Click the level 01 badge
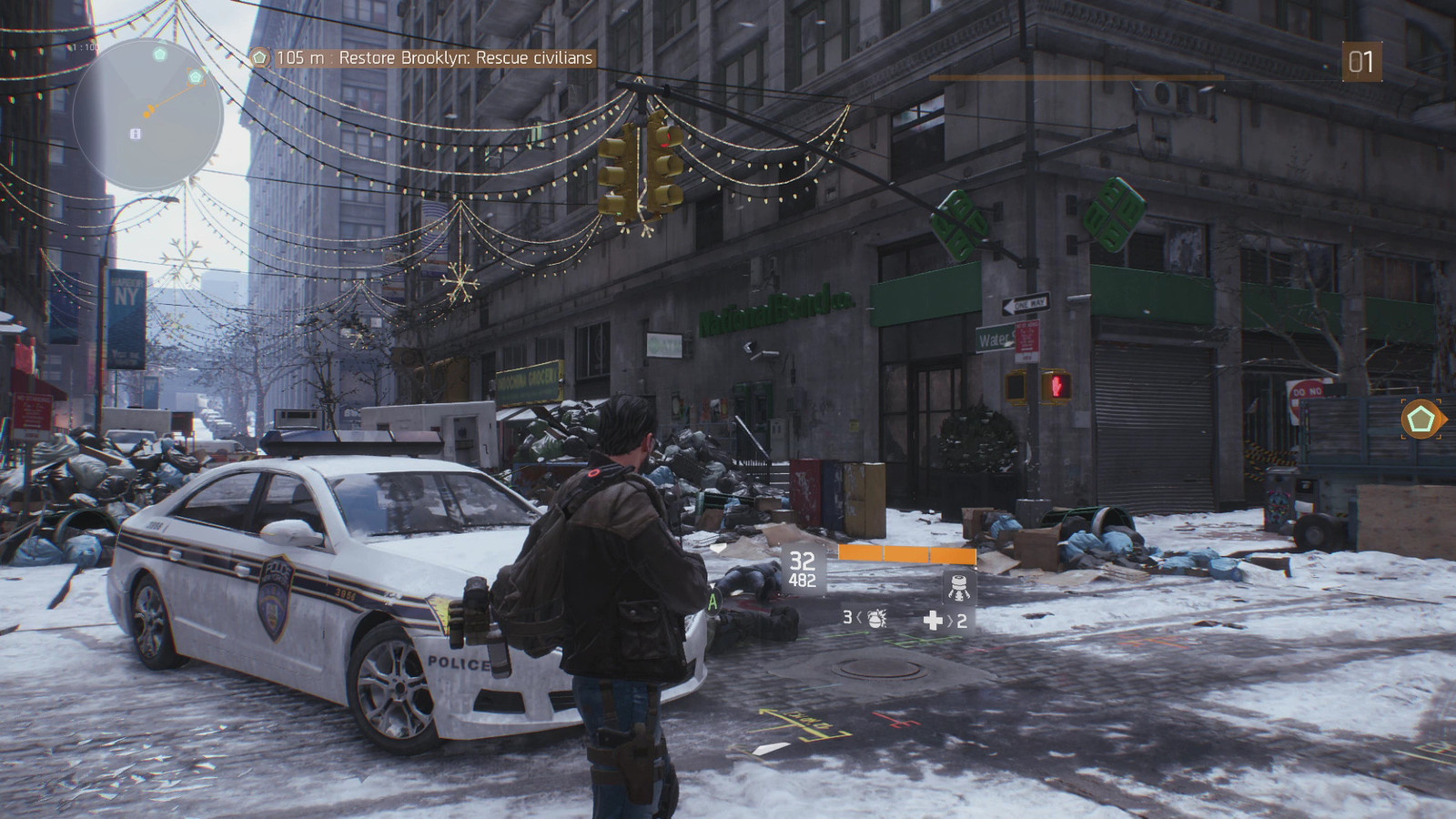 tap(1360, 62)
